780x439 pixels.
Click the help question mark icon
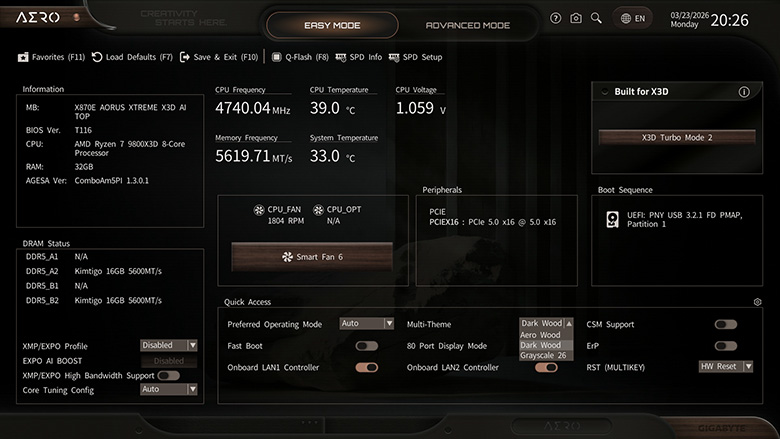[556, 18]
